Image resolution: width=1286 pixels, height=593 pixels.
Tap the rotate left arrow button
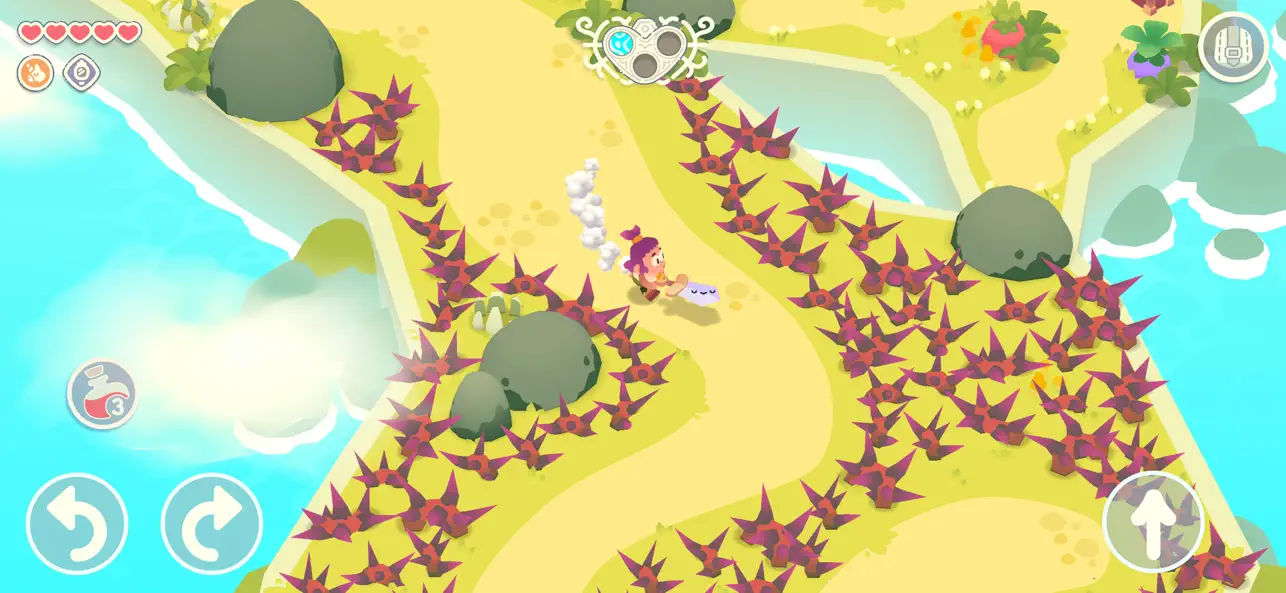click(77, 523)
